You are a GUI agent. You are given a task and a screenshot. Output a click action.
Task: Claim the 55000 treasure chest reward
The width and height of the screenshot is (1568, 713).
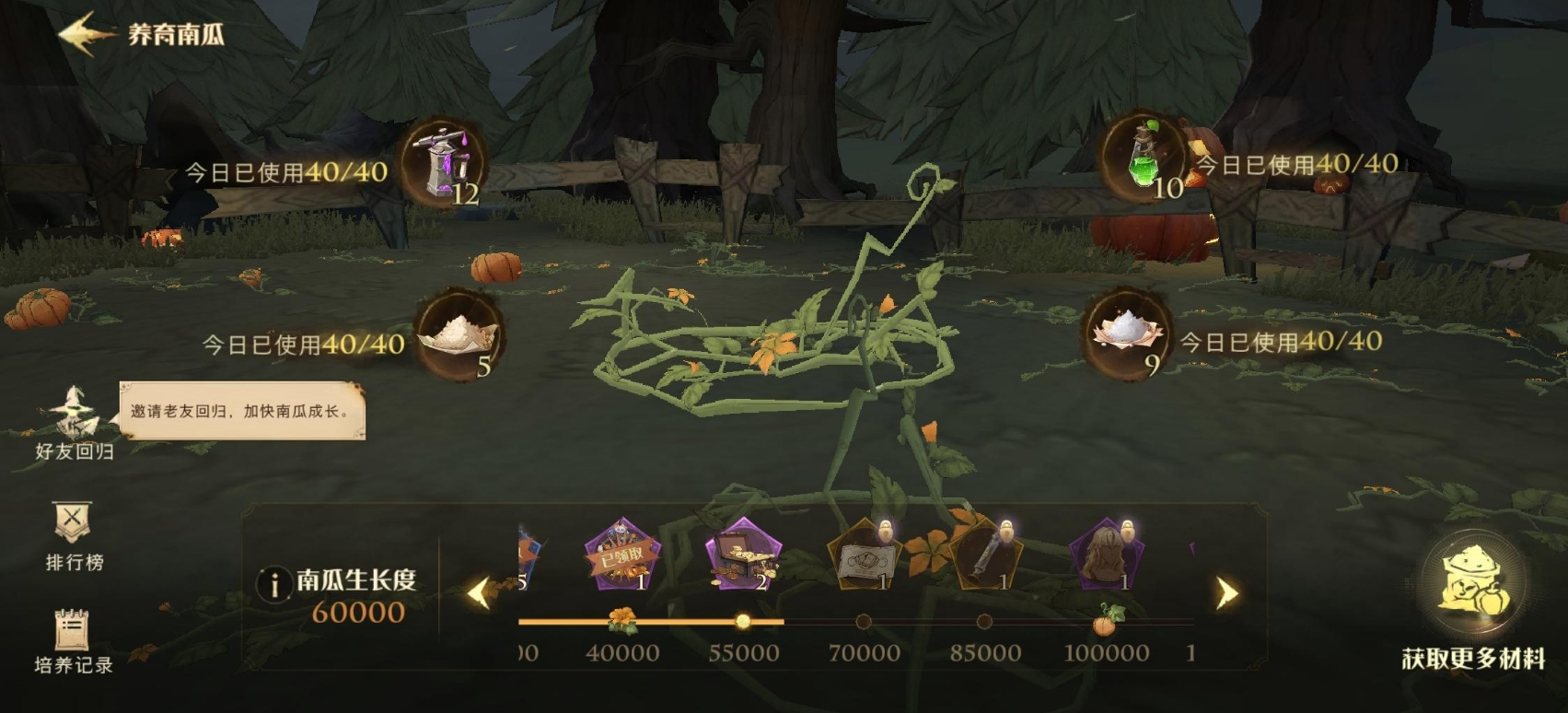click(744, 555)
